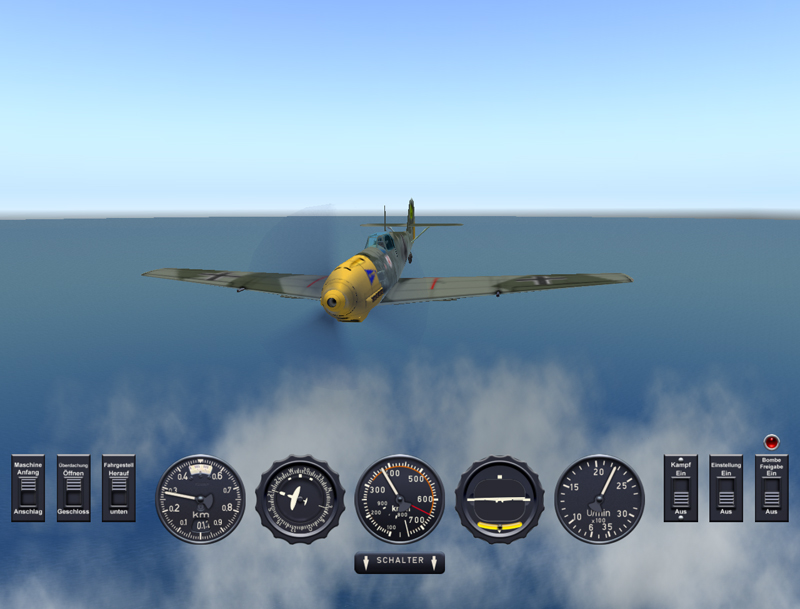Viewport: 800px width, 609px height.
Task: Flip the Einstellung Ein/Aus switch
Action: coord(726,490)
